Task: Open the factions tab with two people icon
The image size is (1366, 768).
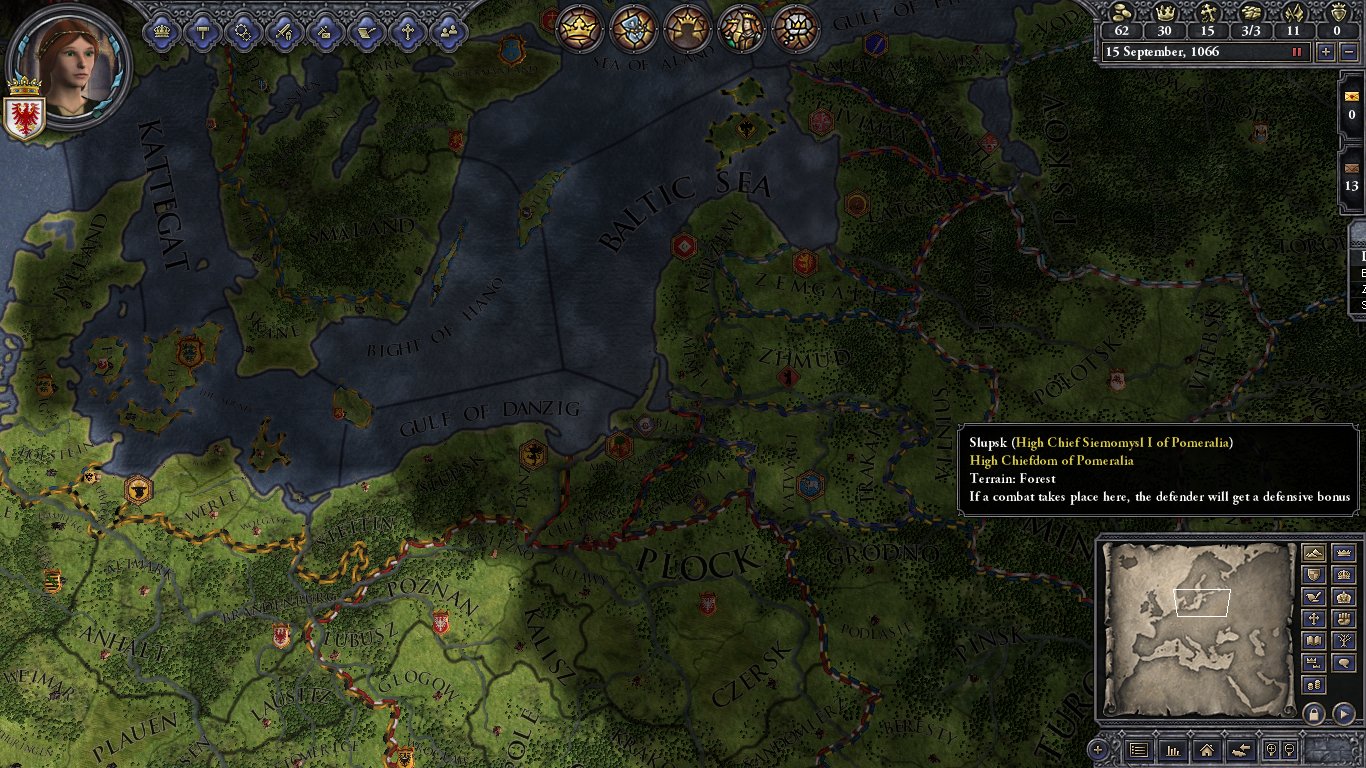Action: point(449,31)
